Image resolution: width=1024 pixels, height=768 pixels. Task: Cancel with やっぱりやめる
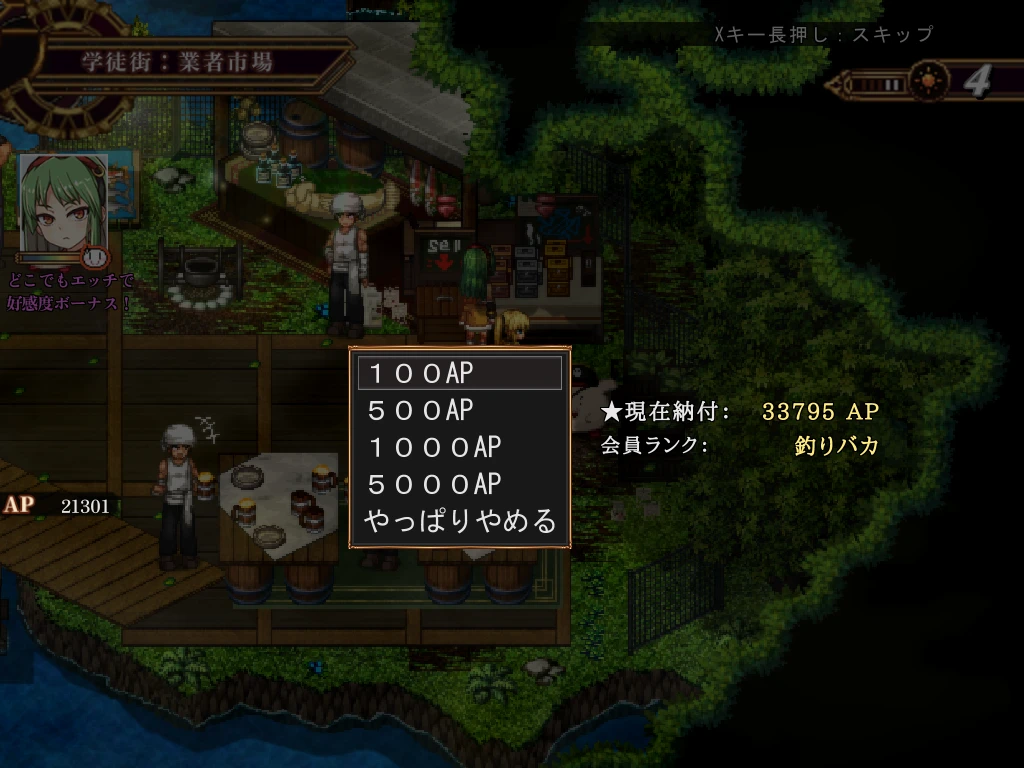click(x=459, y=521)
